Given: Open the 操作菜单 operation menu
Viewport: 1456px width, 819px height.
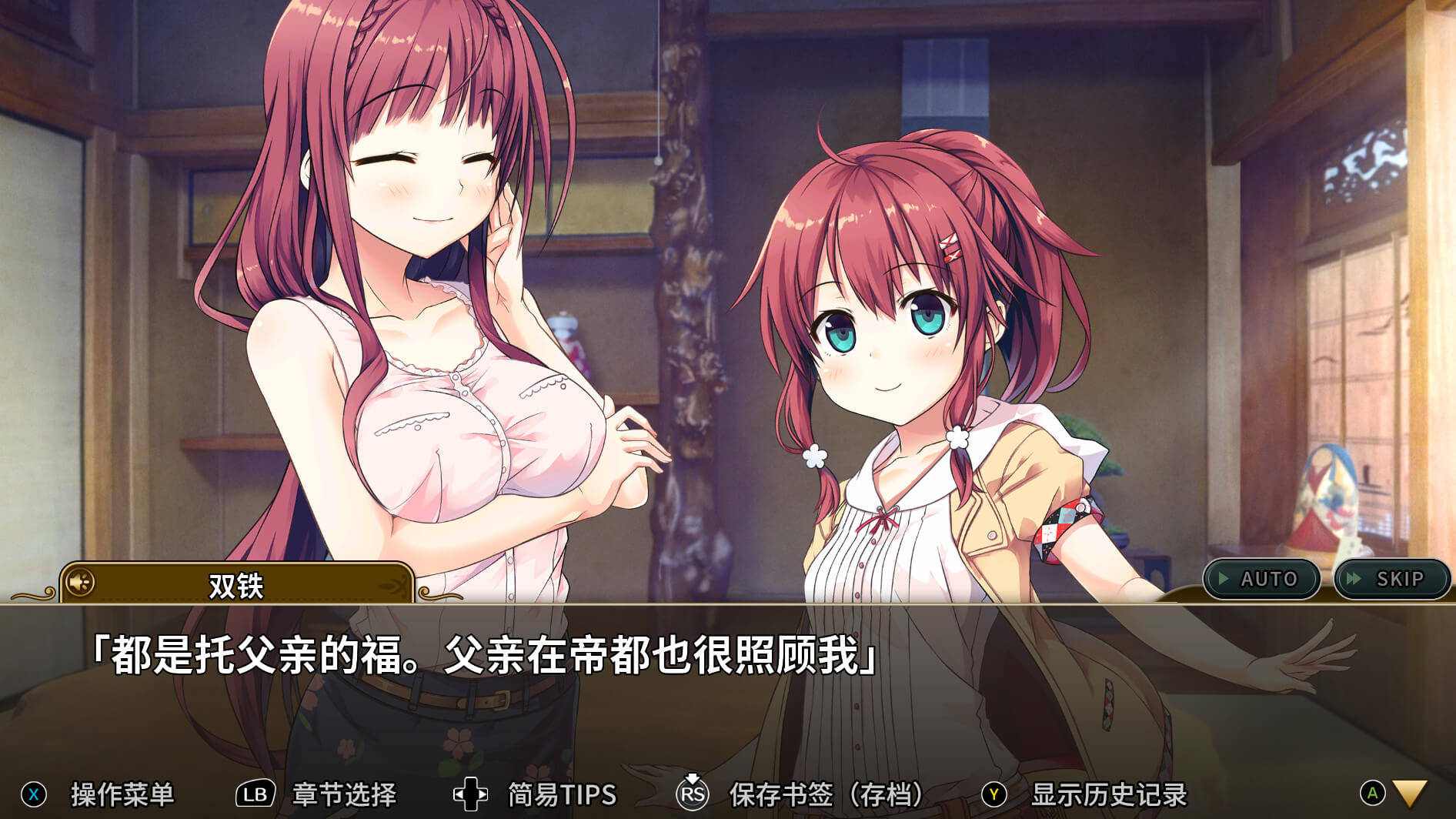Looking at the screenshot, I should coord(122,794).
